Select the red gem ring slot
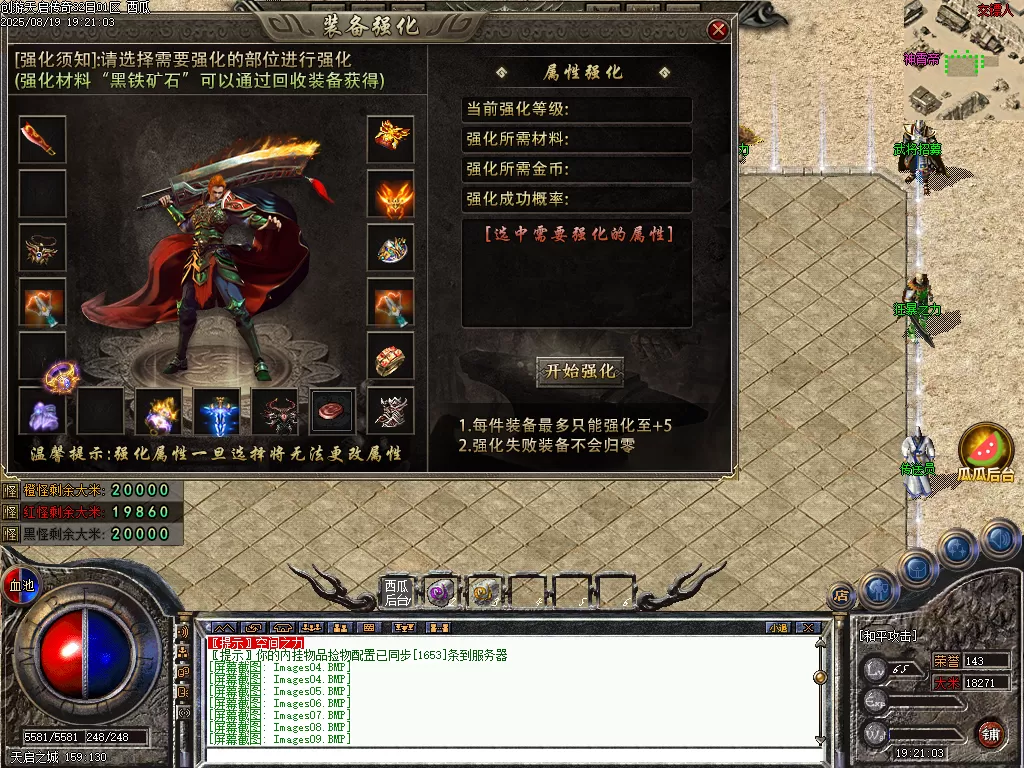1024x768 pixels. 390,356
